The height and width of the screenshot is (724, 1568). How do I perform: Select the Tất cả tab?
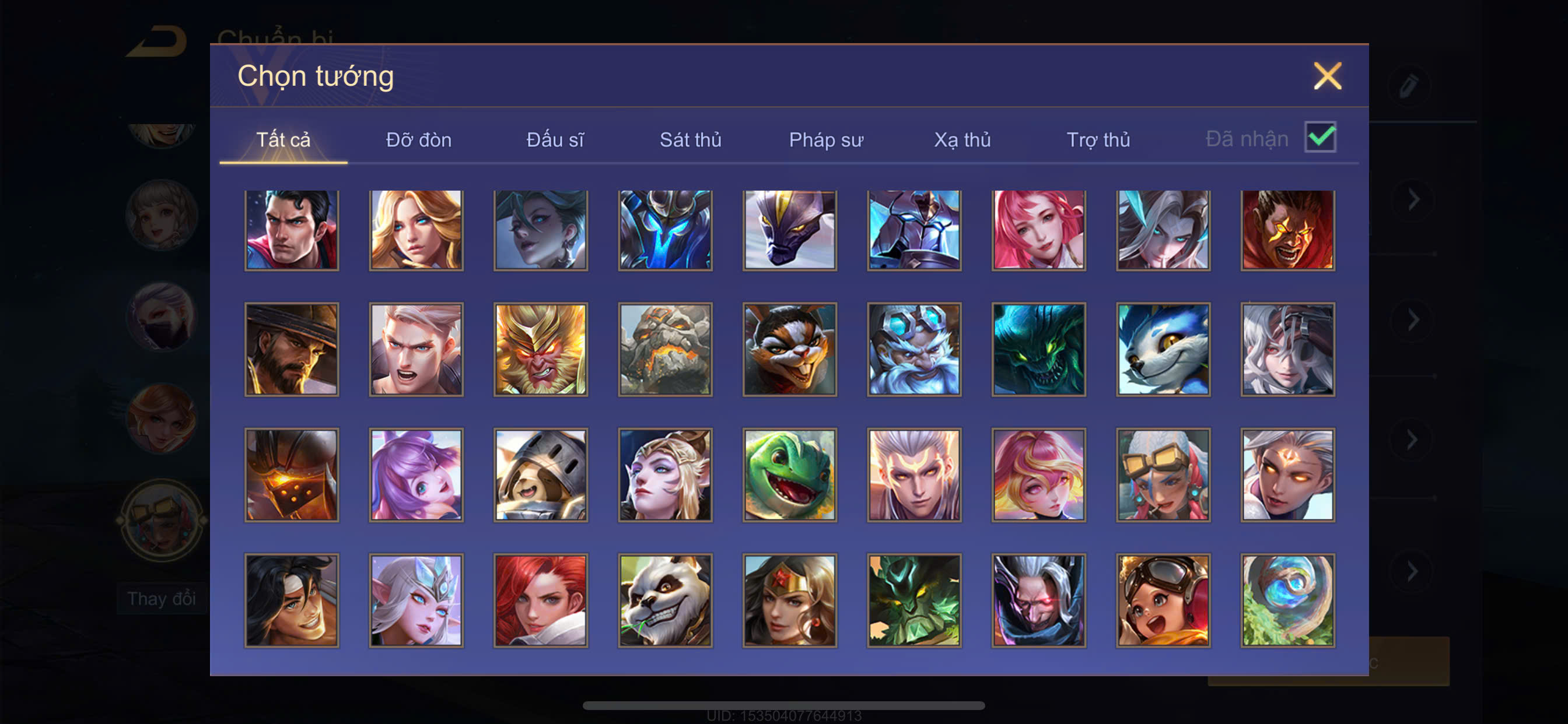pos(283,140)
